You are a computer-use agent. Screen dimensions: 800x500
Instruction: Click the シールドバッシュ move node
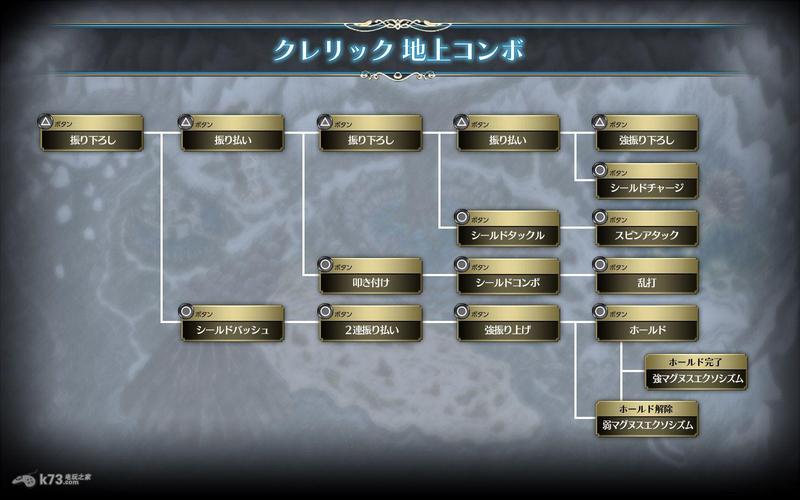click(232, 329)
